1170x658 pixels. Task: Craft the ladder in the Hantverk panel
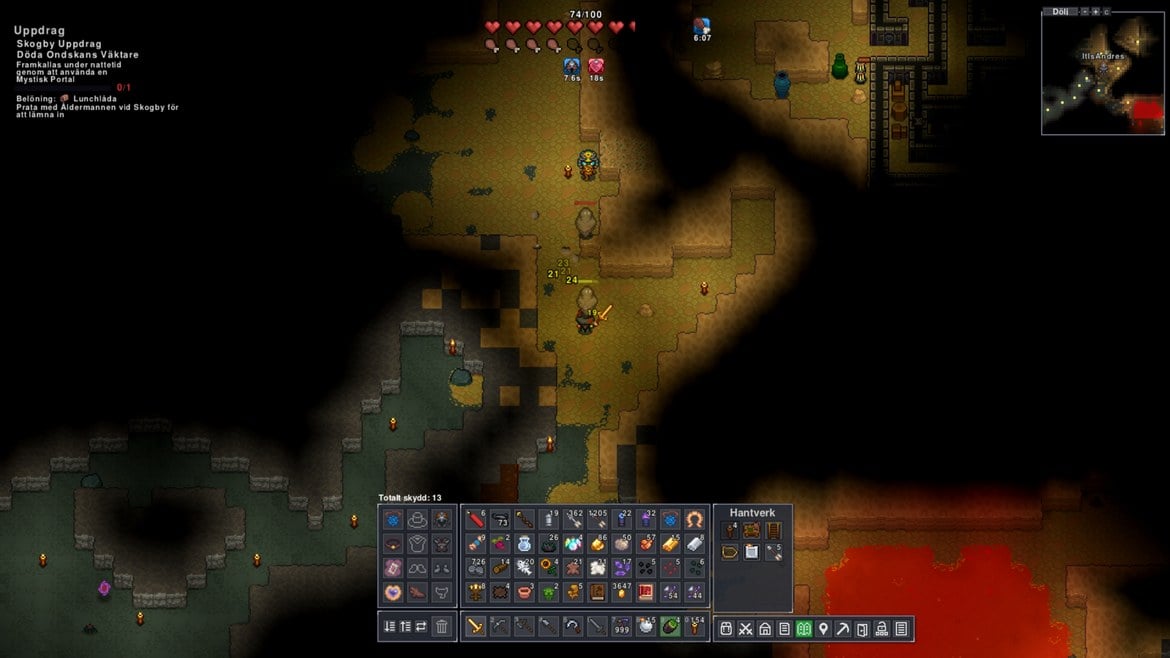click(x=772, y=531)
